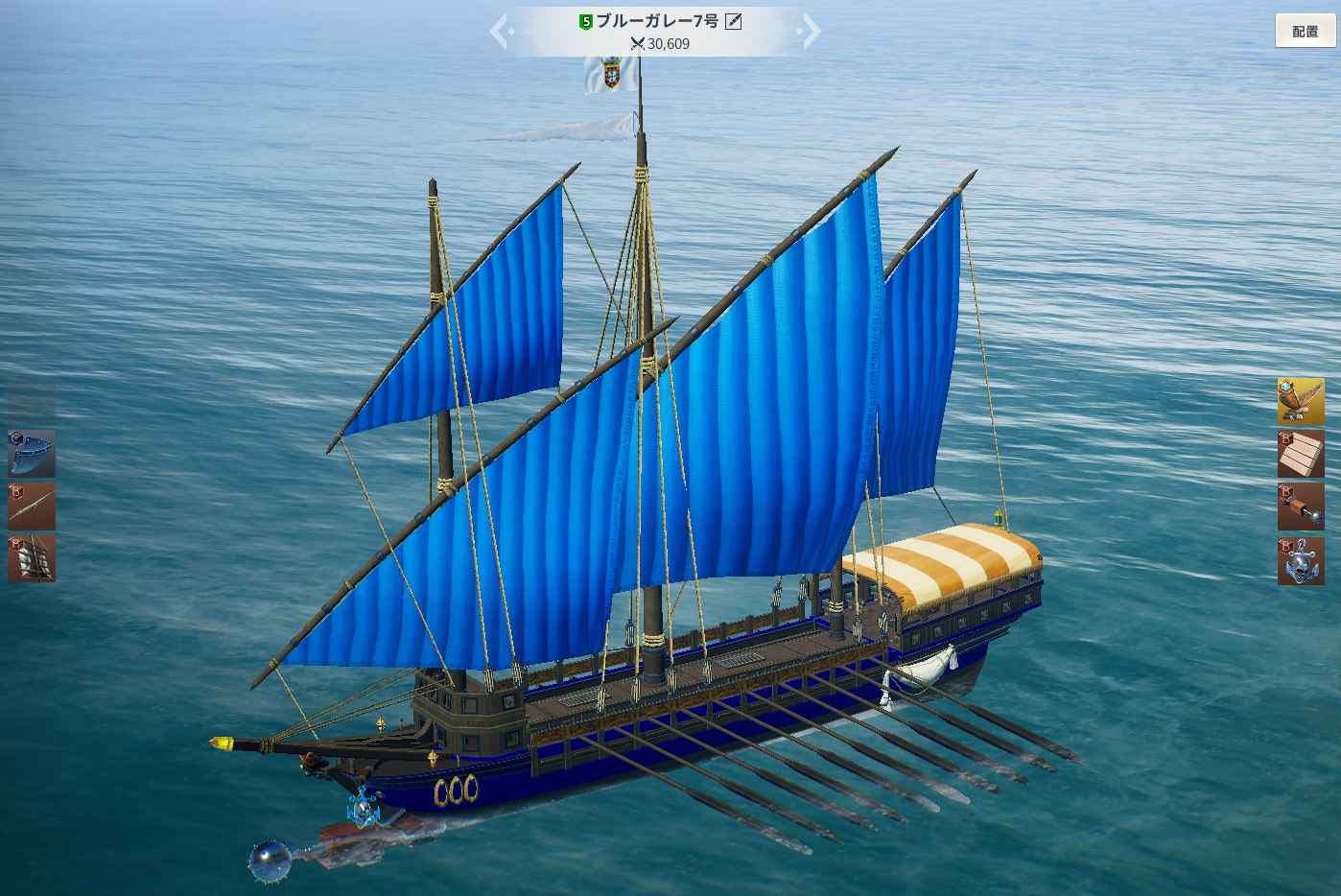Select the spiked ram equipment slot
This screenshot has width=1341, height=896.
tap(1301, 507)
